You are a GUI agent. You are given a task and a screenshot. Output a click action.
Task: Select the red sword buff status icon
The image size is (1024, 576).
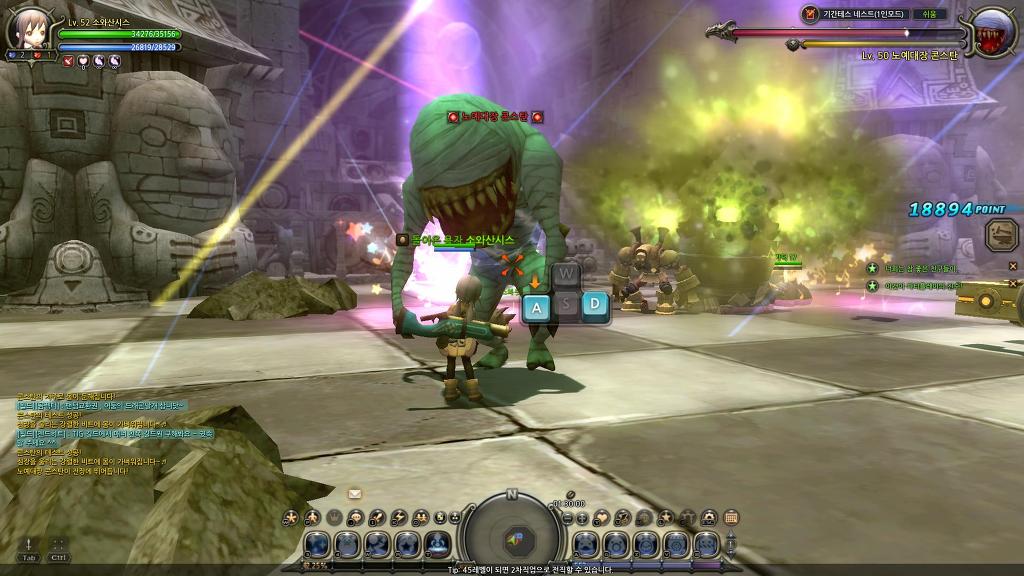tap(68, 61)
